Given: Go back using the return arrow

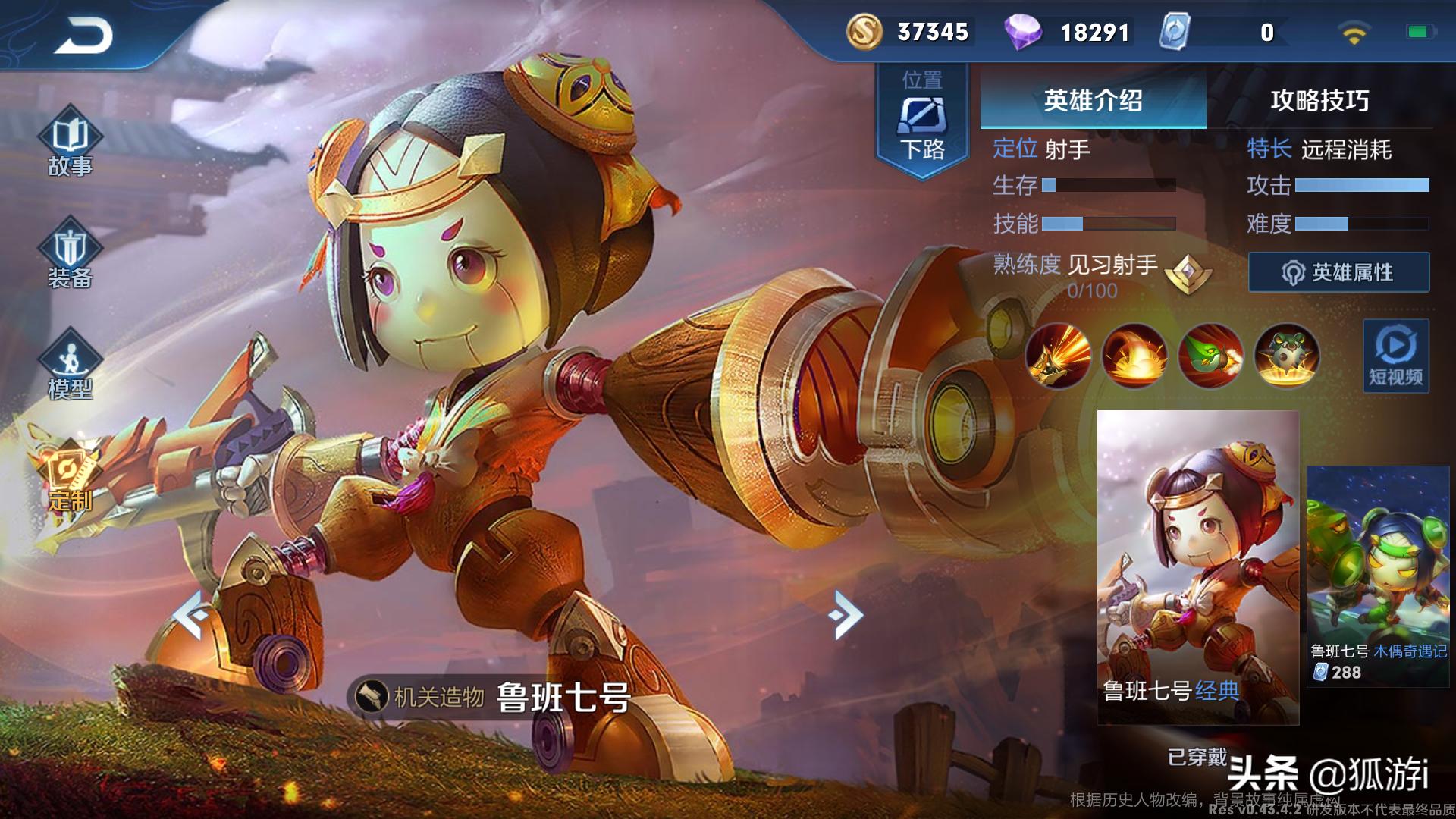Looking at the screenshot, I should tap(83, 36).
